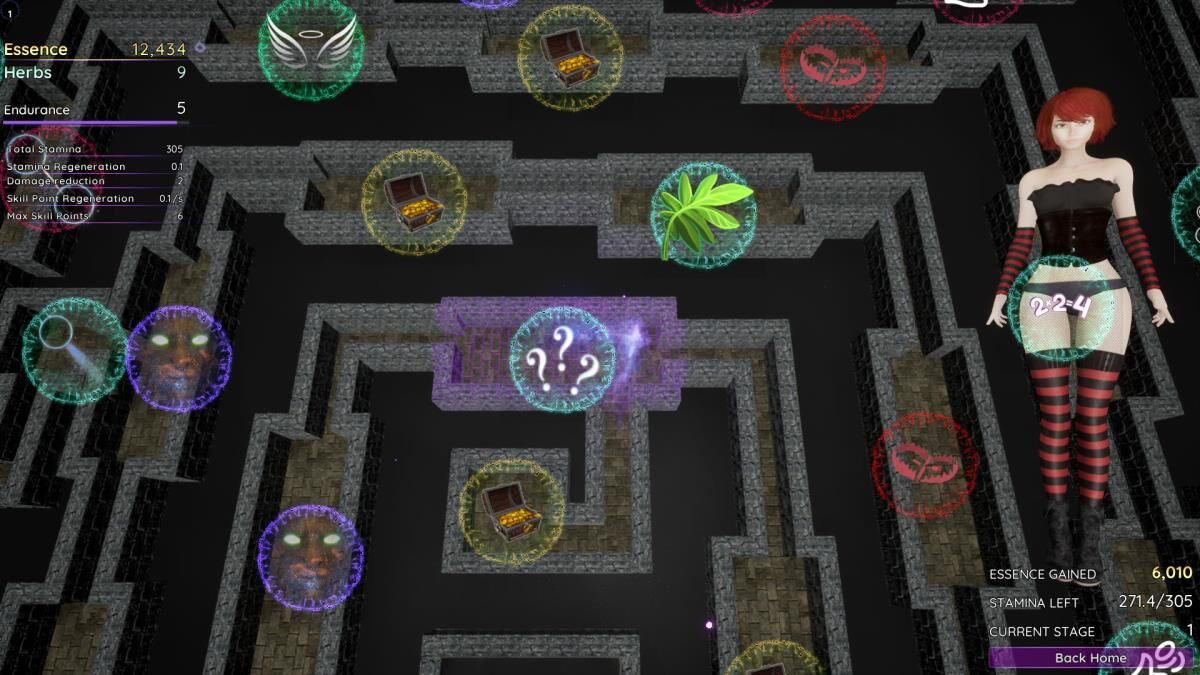1200x675 pixels.
Task: Pick the 2-2-4 node
Action: tap(1060, 307)
